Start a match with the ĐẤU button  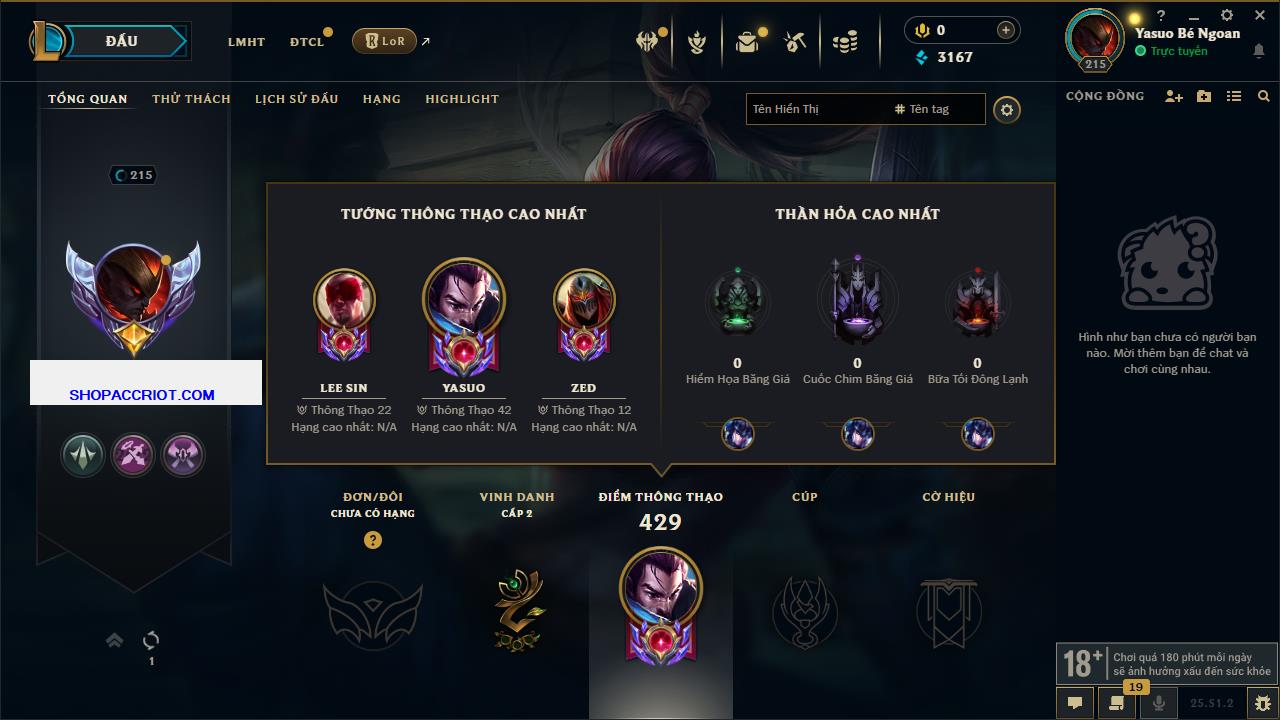point(122,41)
